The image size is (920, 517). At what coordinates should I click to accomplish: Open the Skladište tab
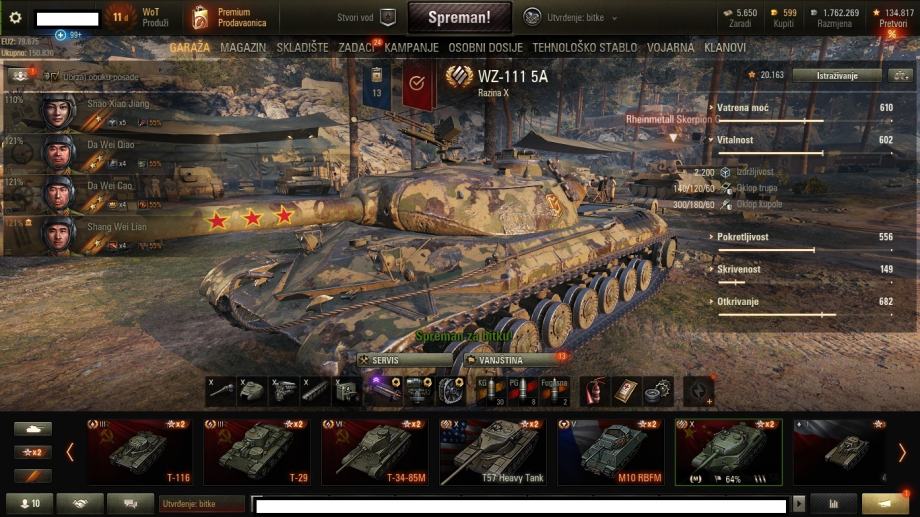coord(302,47)
